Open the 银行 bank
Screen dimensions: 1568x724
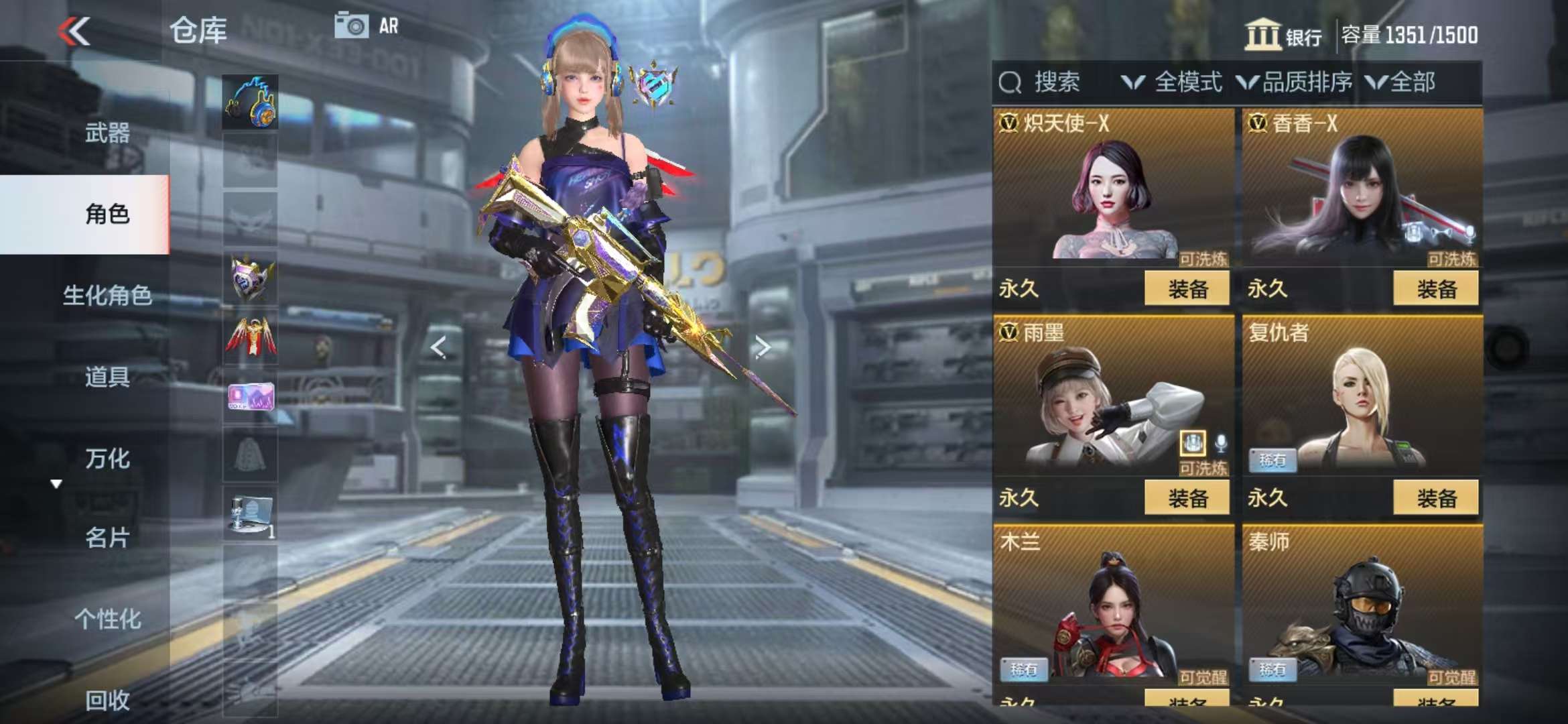tap(1283, 35)
